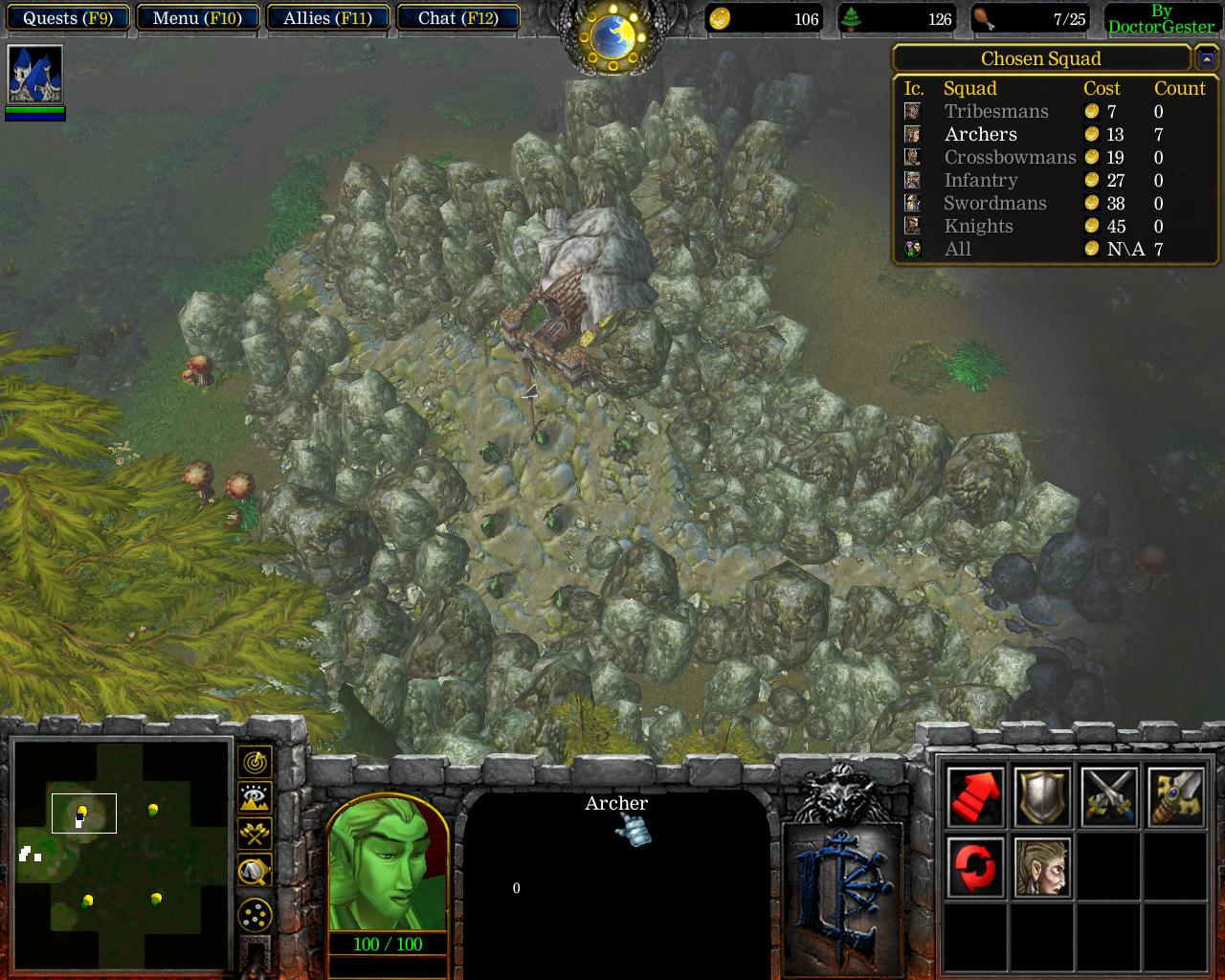1225x980 pixels.
Task: Use the jeweled sword hilt command
Action: point(1176,797)
